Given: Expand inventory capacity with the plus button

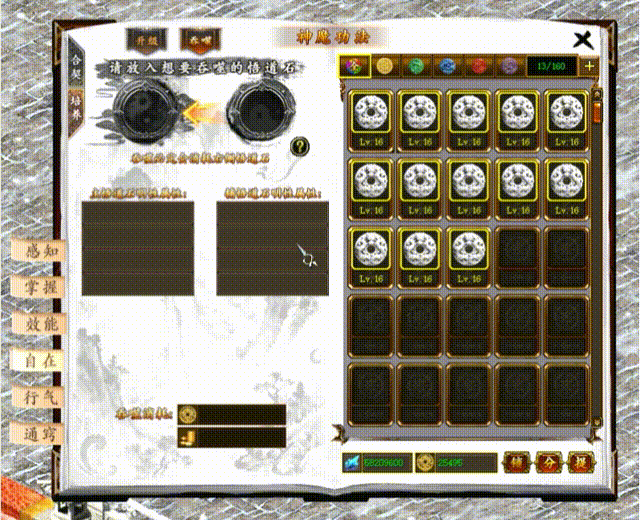Looking at the screenshot, I should pos(589,66).
